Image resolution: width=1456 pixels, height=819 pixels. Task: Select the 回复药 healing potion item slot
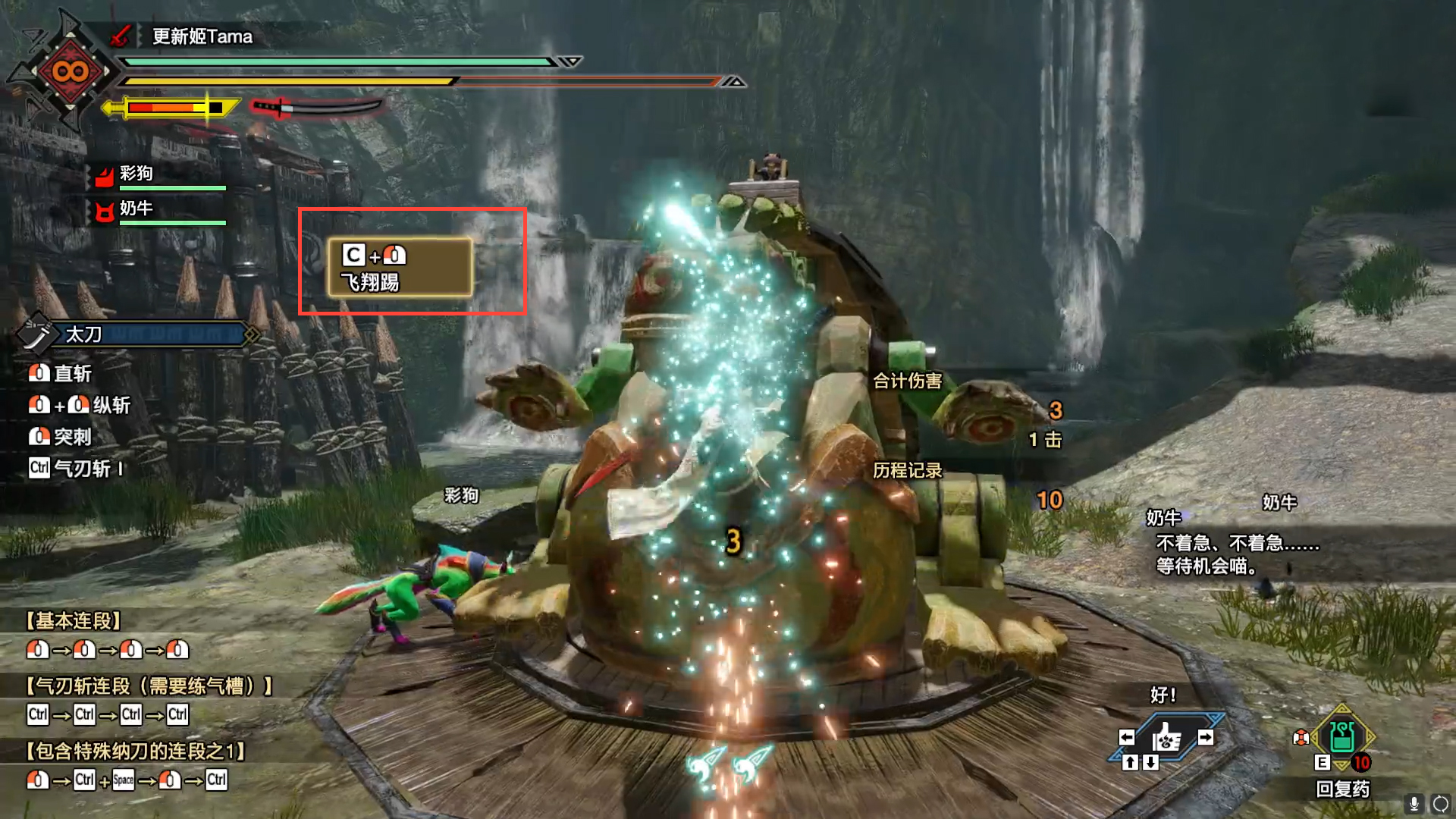(1342, 737)
